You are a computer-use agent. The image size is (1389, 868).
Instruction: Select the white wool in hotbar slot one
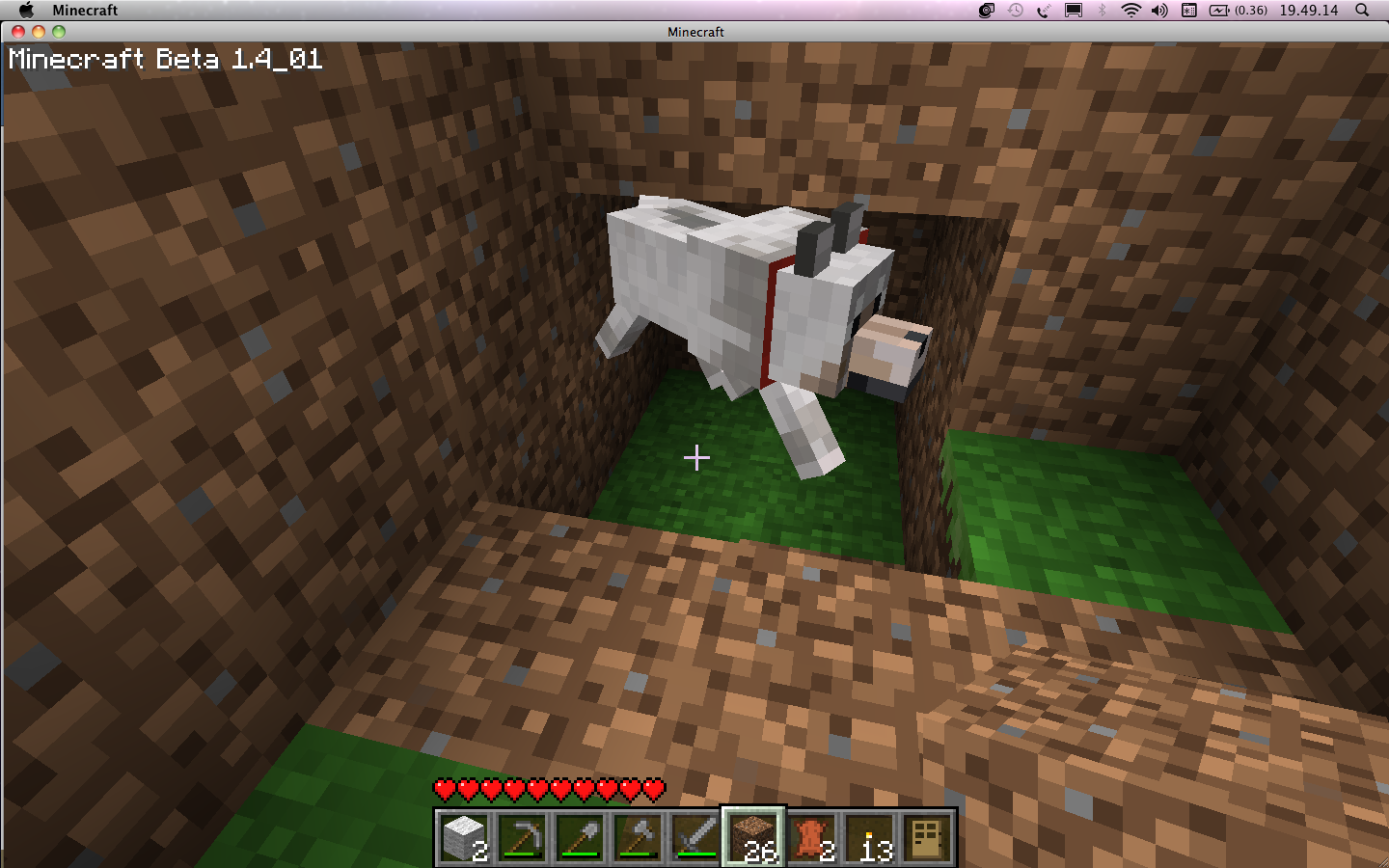(x=463, y=837)
